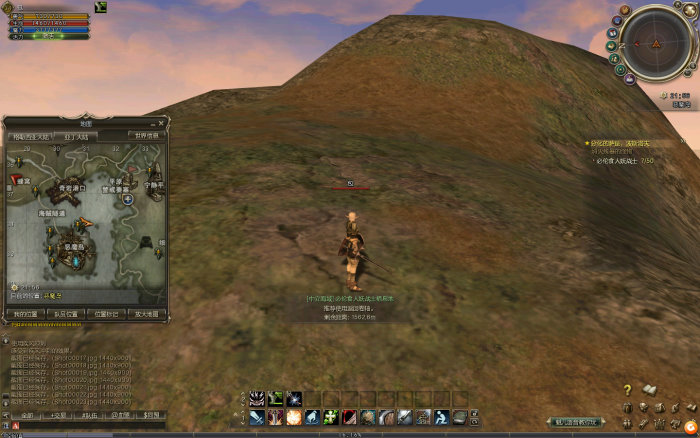Click the Position Marker (位置标记) button
The width and height of the screenshot is (700, 438).
pos(106,314)
